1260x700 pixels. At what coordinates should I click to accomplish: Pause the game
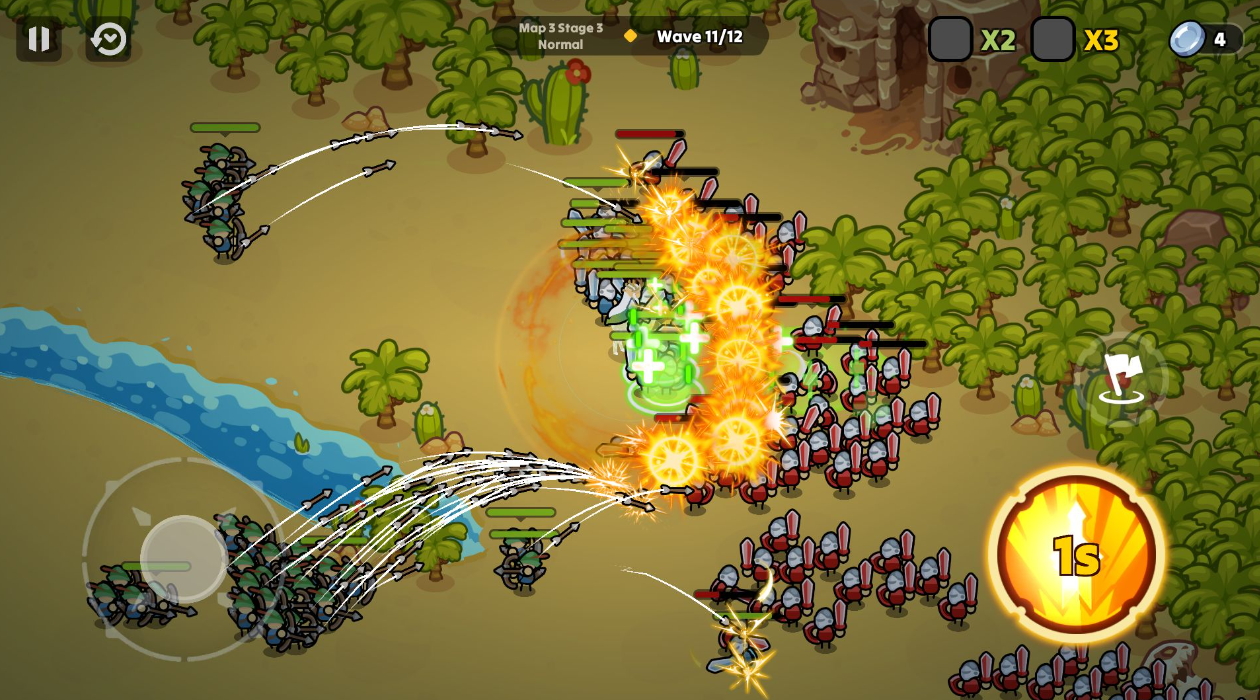tap(39, 39)
